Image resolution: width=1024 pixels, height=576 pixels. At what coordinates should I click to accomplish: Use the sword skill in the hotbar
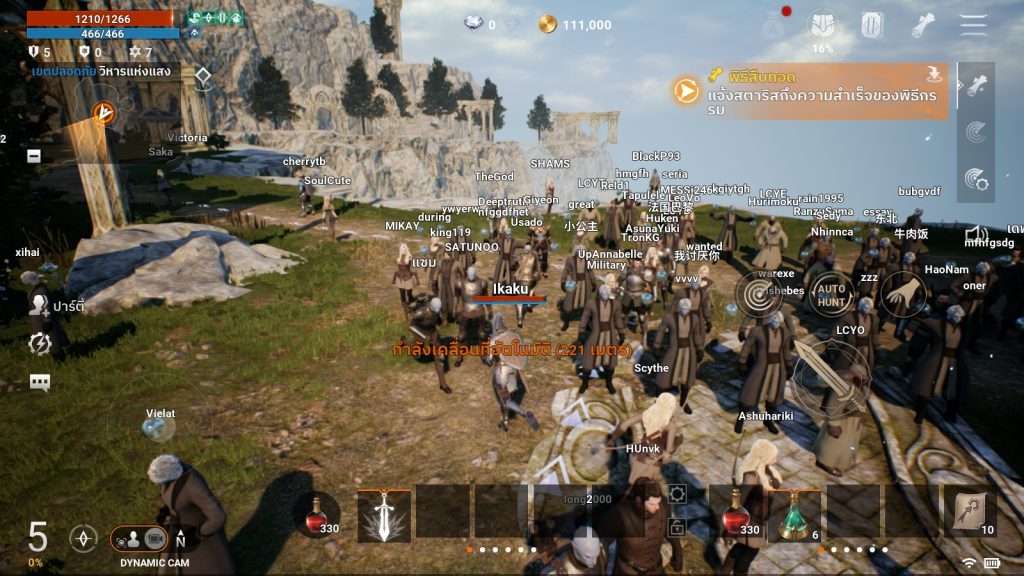(x=385, y=514)
